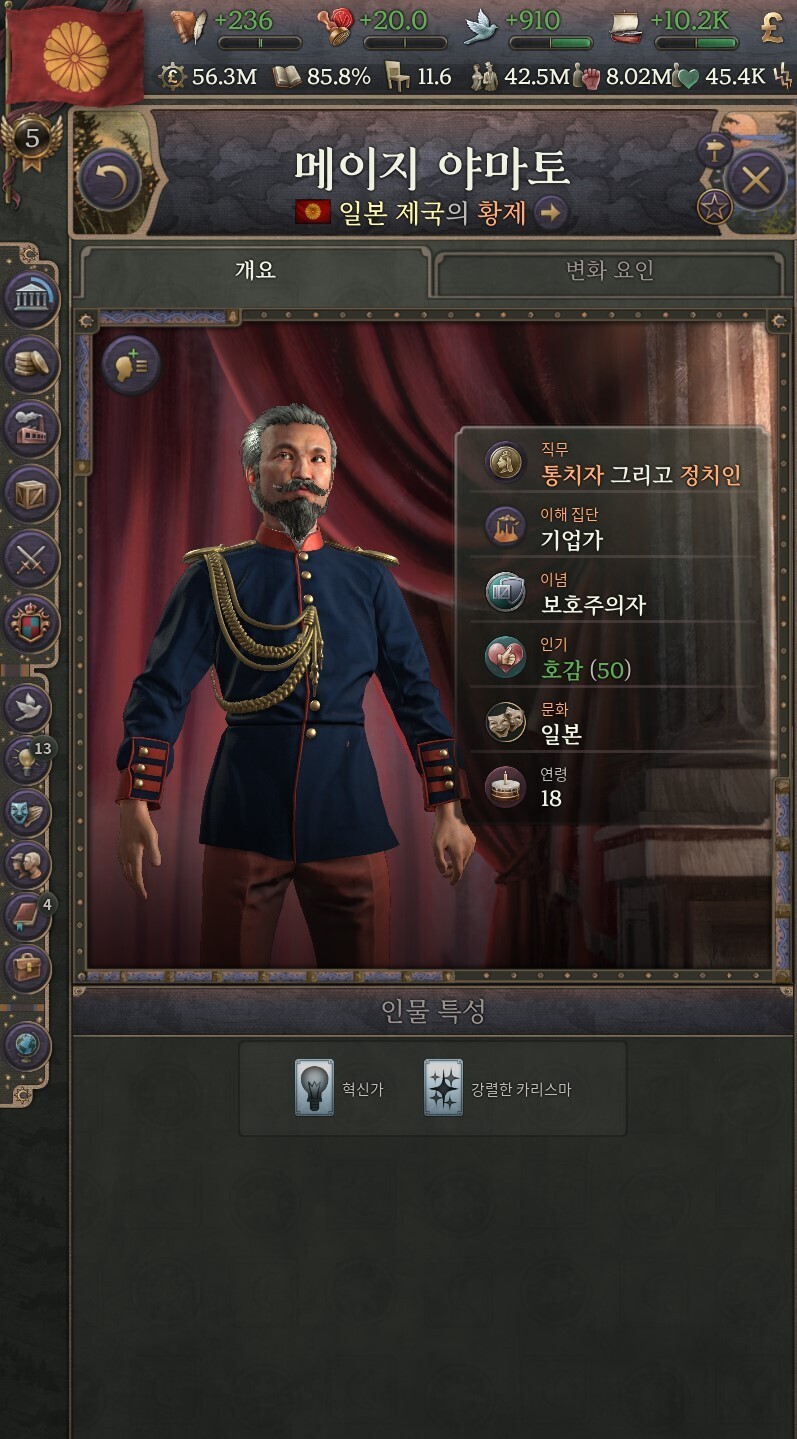
Task: Open the market panel crate icon
Action: pyautogui.click(x=32, y=493)
